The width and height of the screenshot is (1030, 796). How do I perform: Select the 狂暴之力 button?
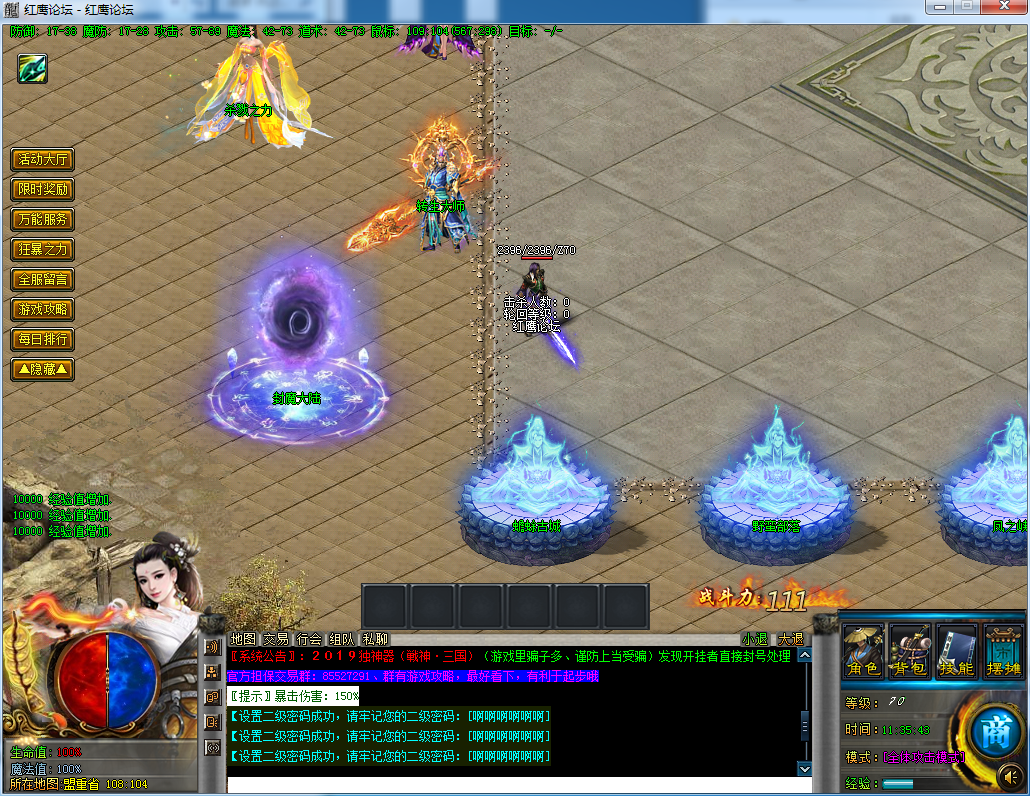point(43,250)
